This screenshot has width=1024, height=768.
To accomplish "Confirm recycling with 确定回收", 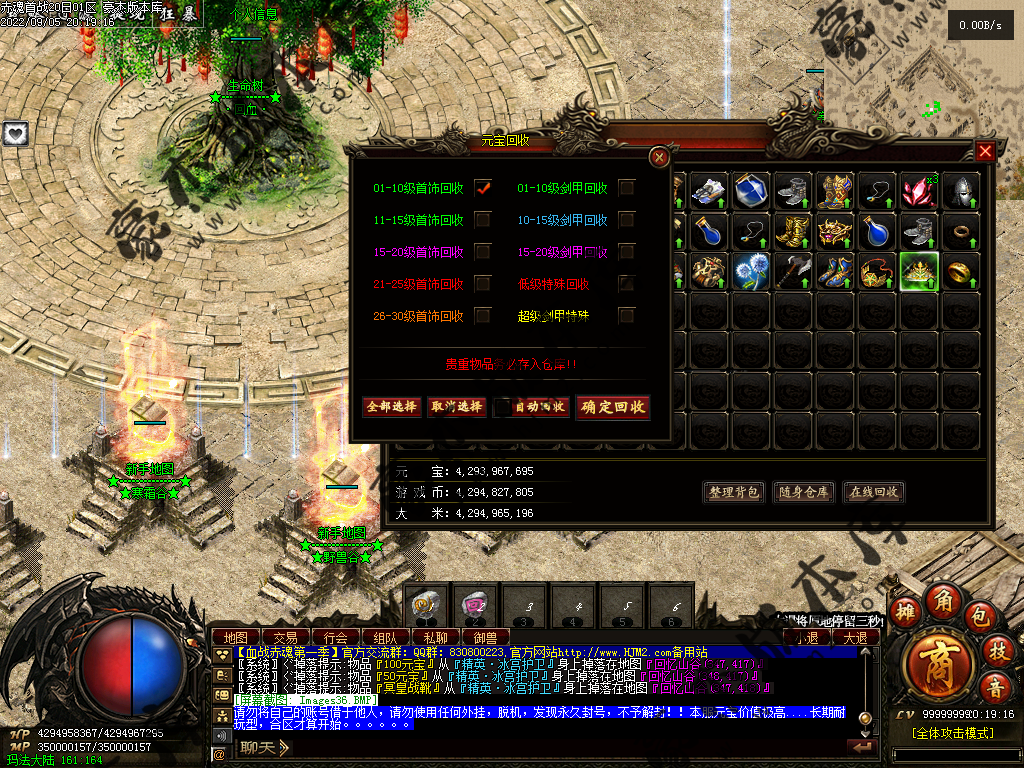I will coord(613,407).
